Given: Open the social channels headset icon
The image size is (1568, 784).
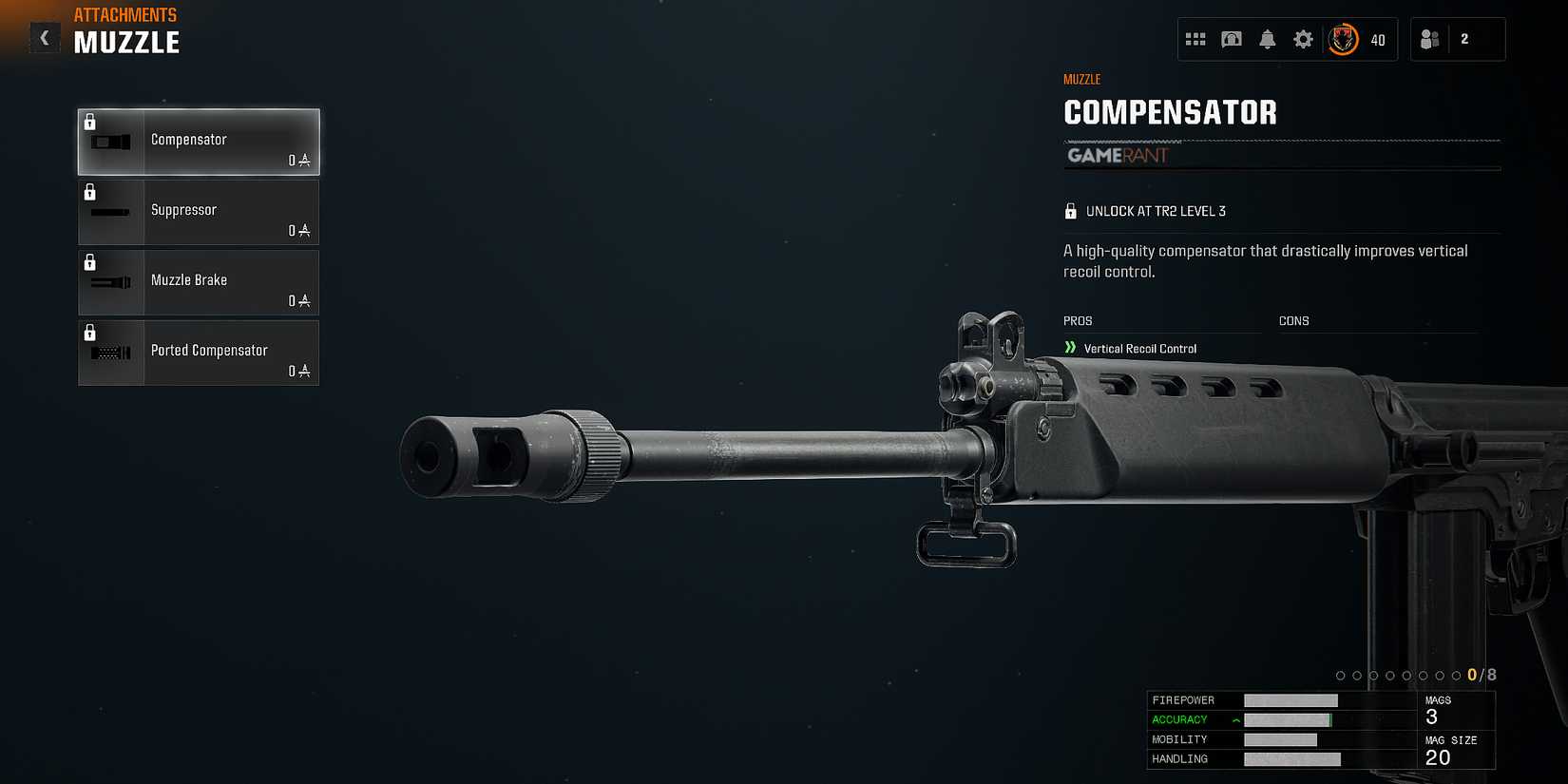Looking at the screenshot, I should click(1232, 39).
